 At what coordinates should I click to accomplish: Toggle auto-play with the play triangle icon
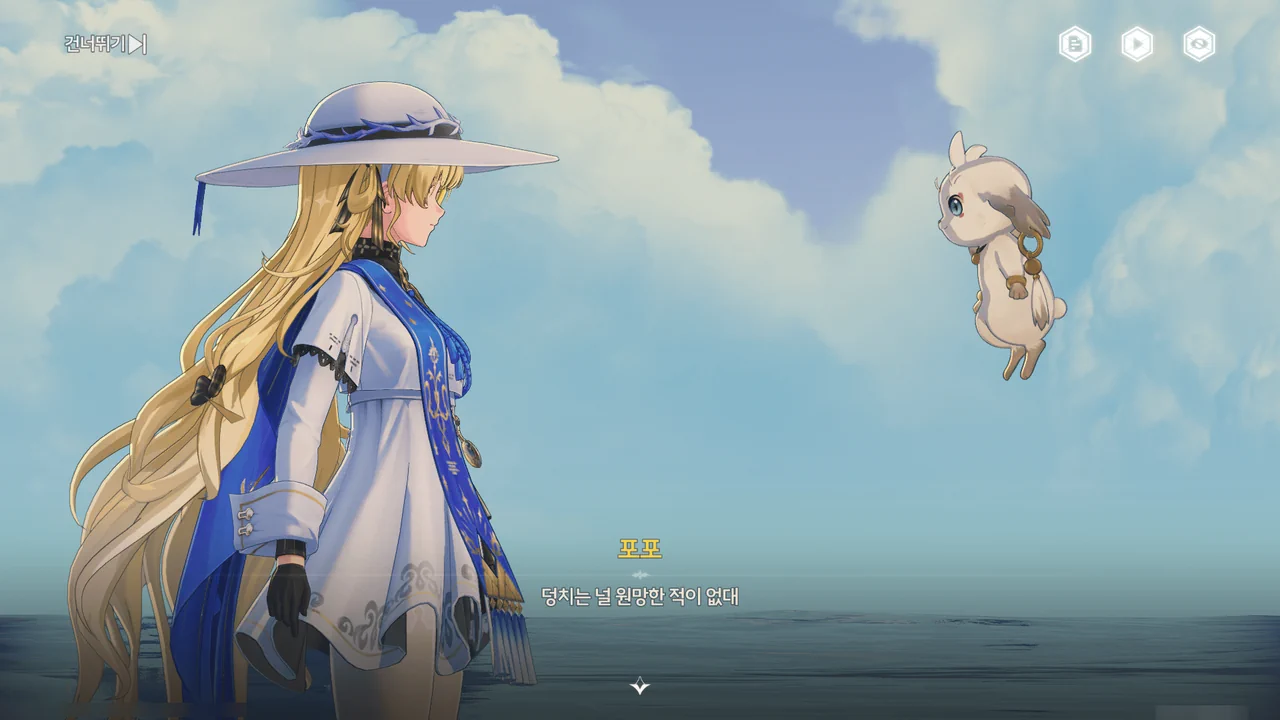(1137, 44)
